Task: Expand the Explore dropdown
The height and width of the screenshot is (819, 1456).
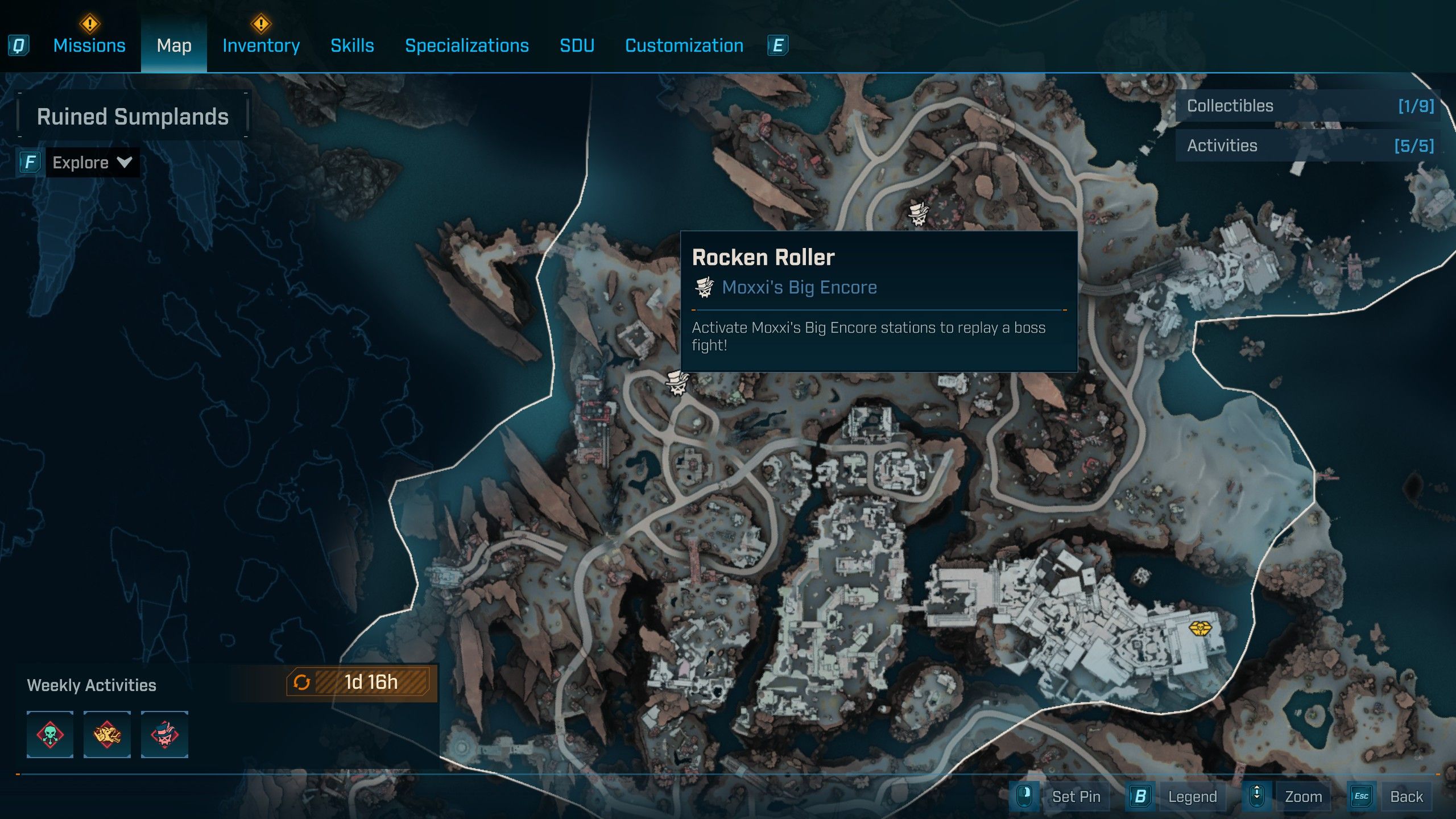Action: pos(91,163)
